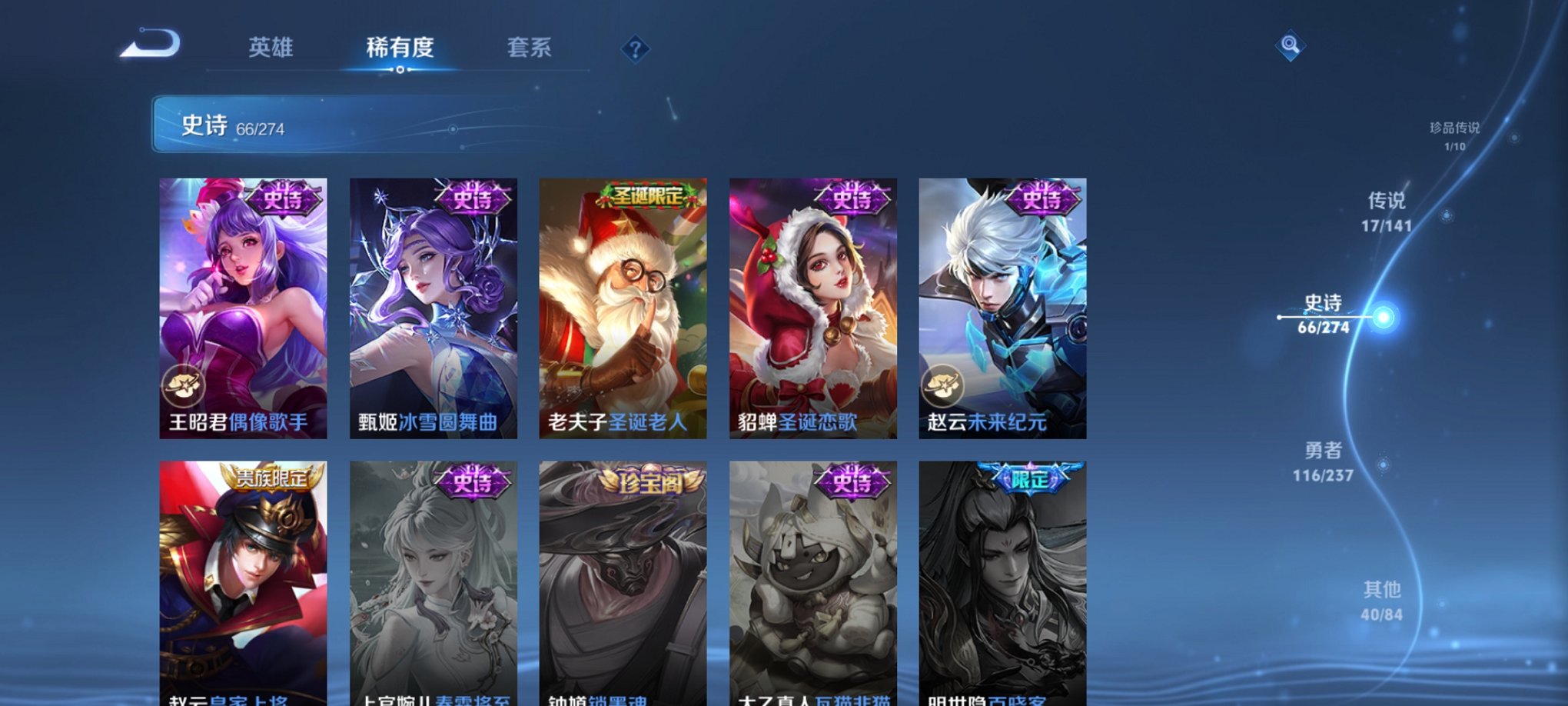Viewport: 1568px width, 706px height.
Task: Open the search icon at top right
Action: 1291,46
